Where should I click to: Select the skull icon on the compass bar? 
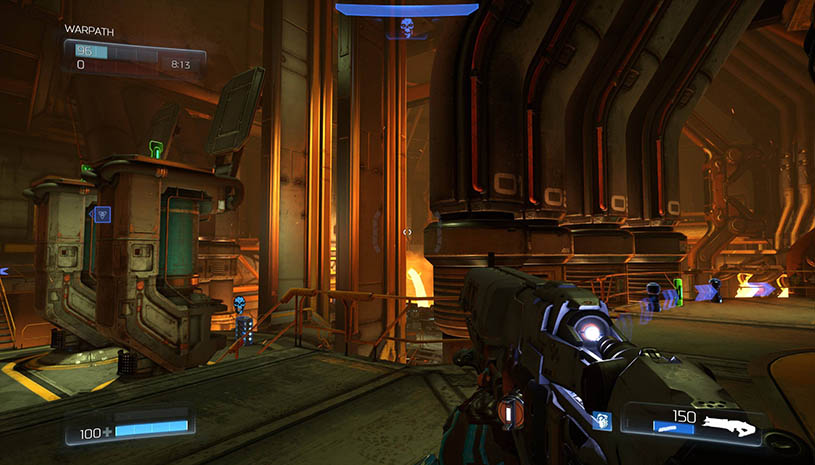tap(407, 27)
